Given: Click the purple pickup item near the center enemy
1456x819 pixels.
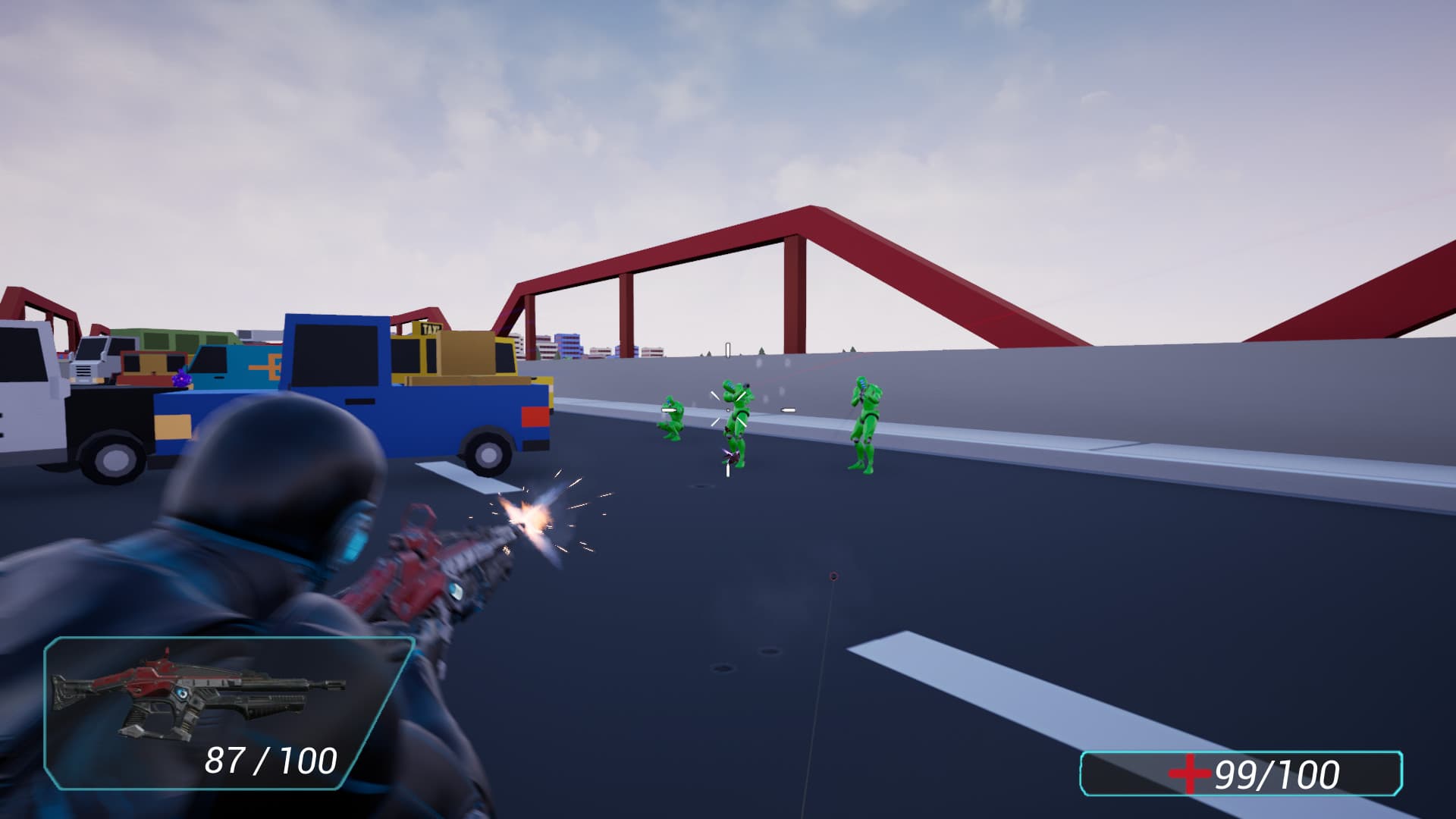Looking at the screenshot, I should click(730, 456).
